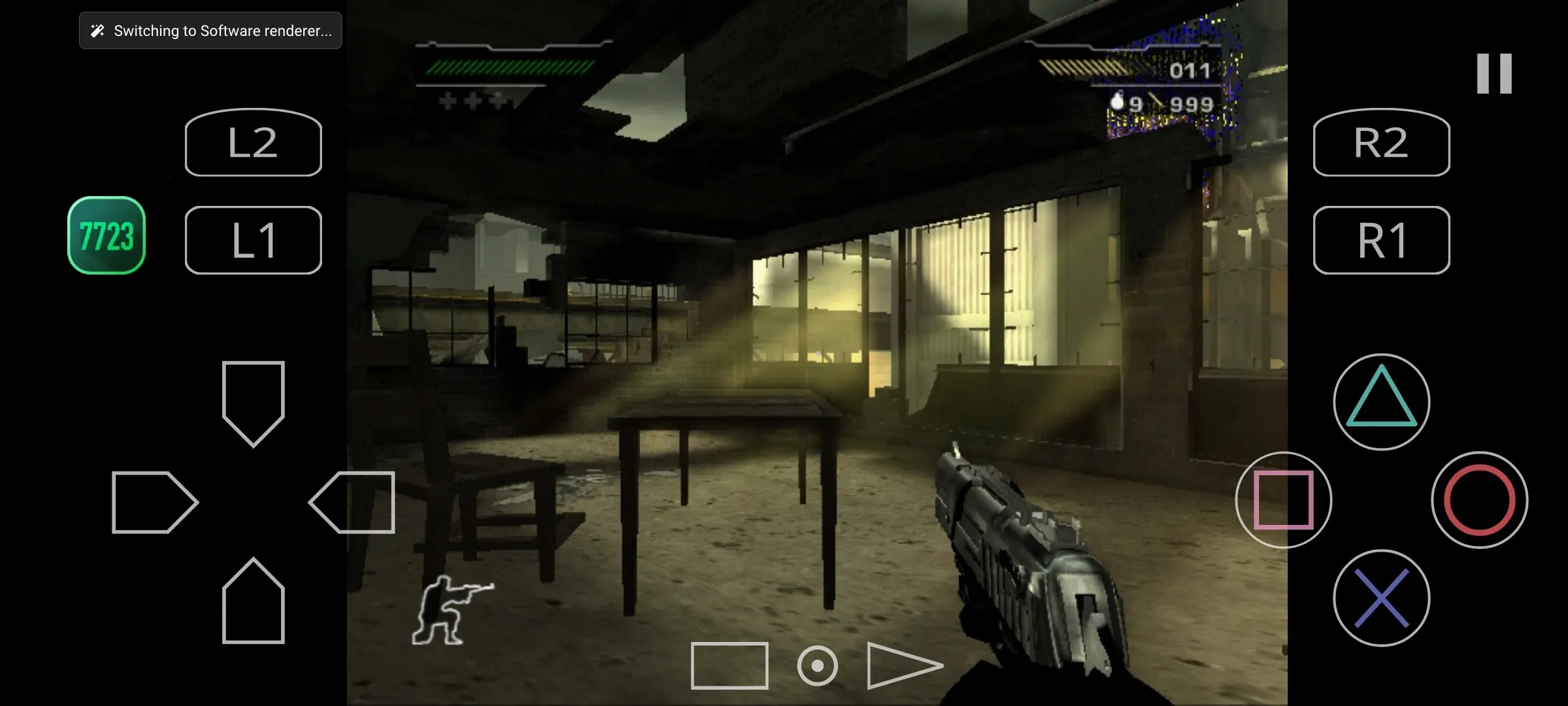Tap the blue cross face button
This screenshot has height=706, width=1568.
(x=1381, y=598)
